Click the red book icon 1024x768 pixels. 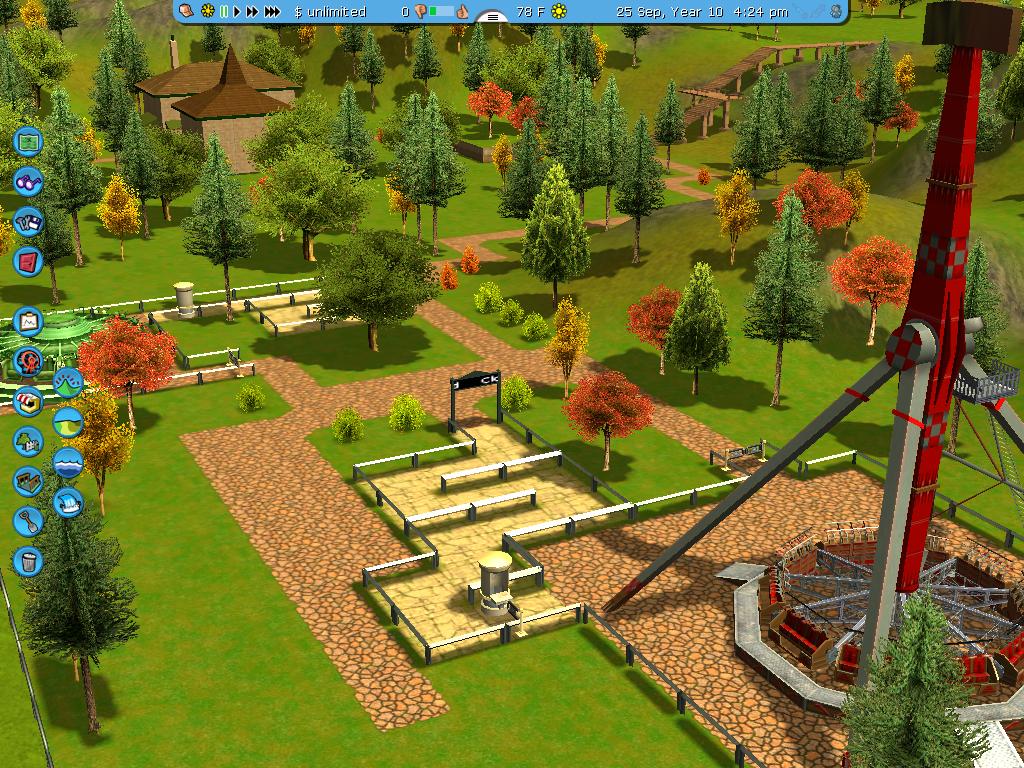tap(28, 261)
